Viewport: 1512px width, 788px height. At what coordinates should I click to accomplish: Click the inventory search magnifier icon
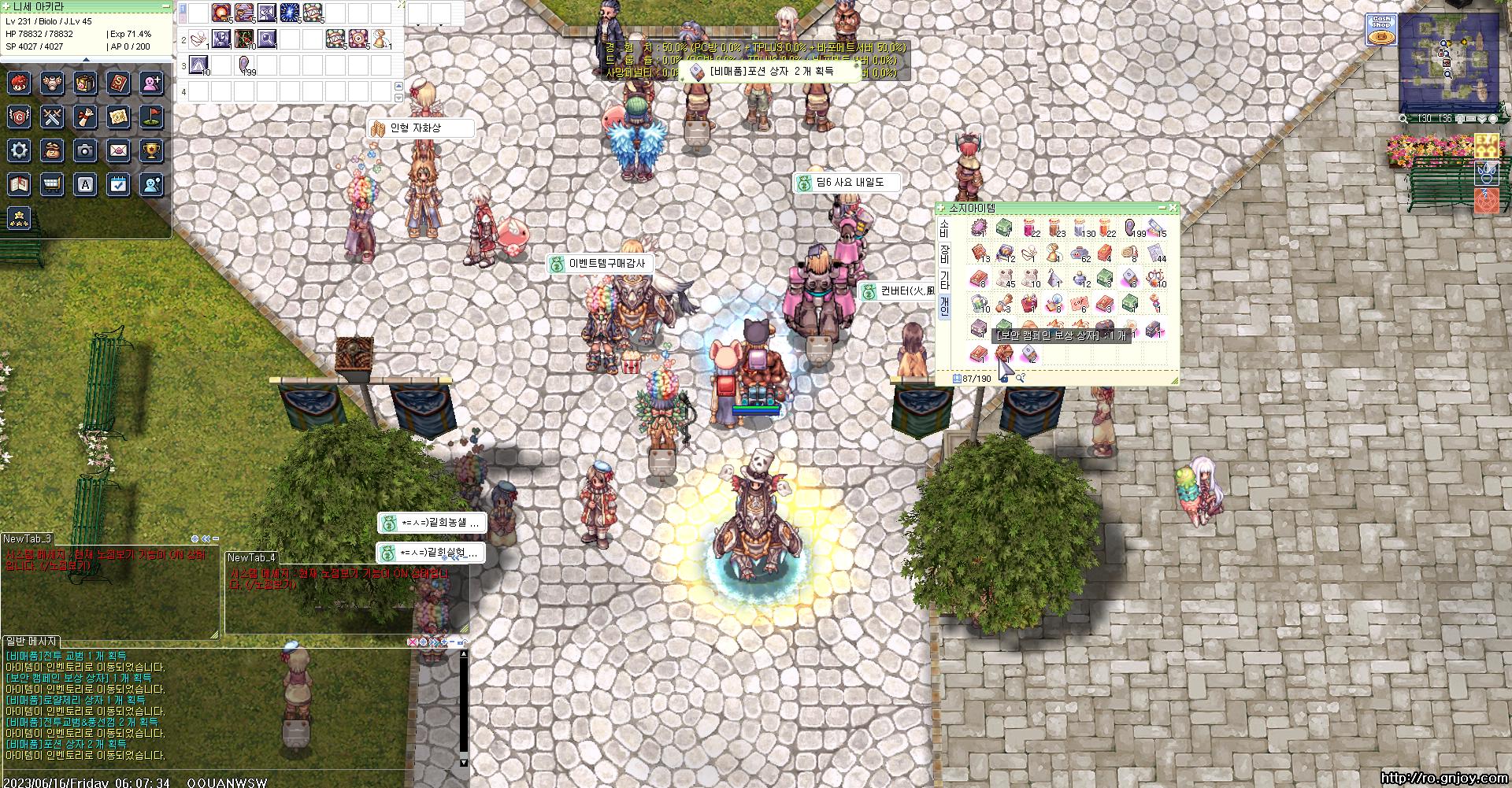point(1021,379)
